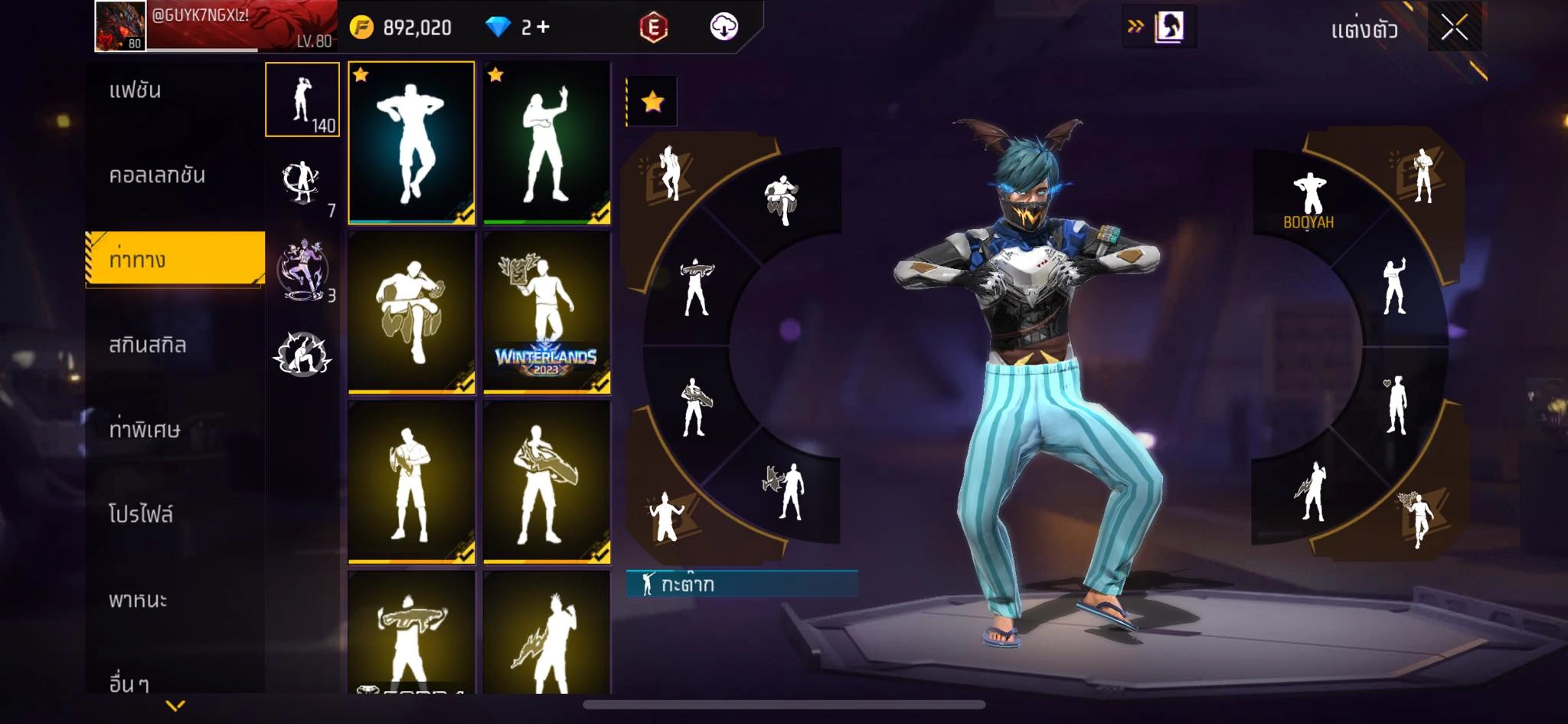Open the แฟชัน category
Image resolution: width=1568 pixels, height=724 pixels.
tap(136, 90)
